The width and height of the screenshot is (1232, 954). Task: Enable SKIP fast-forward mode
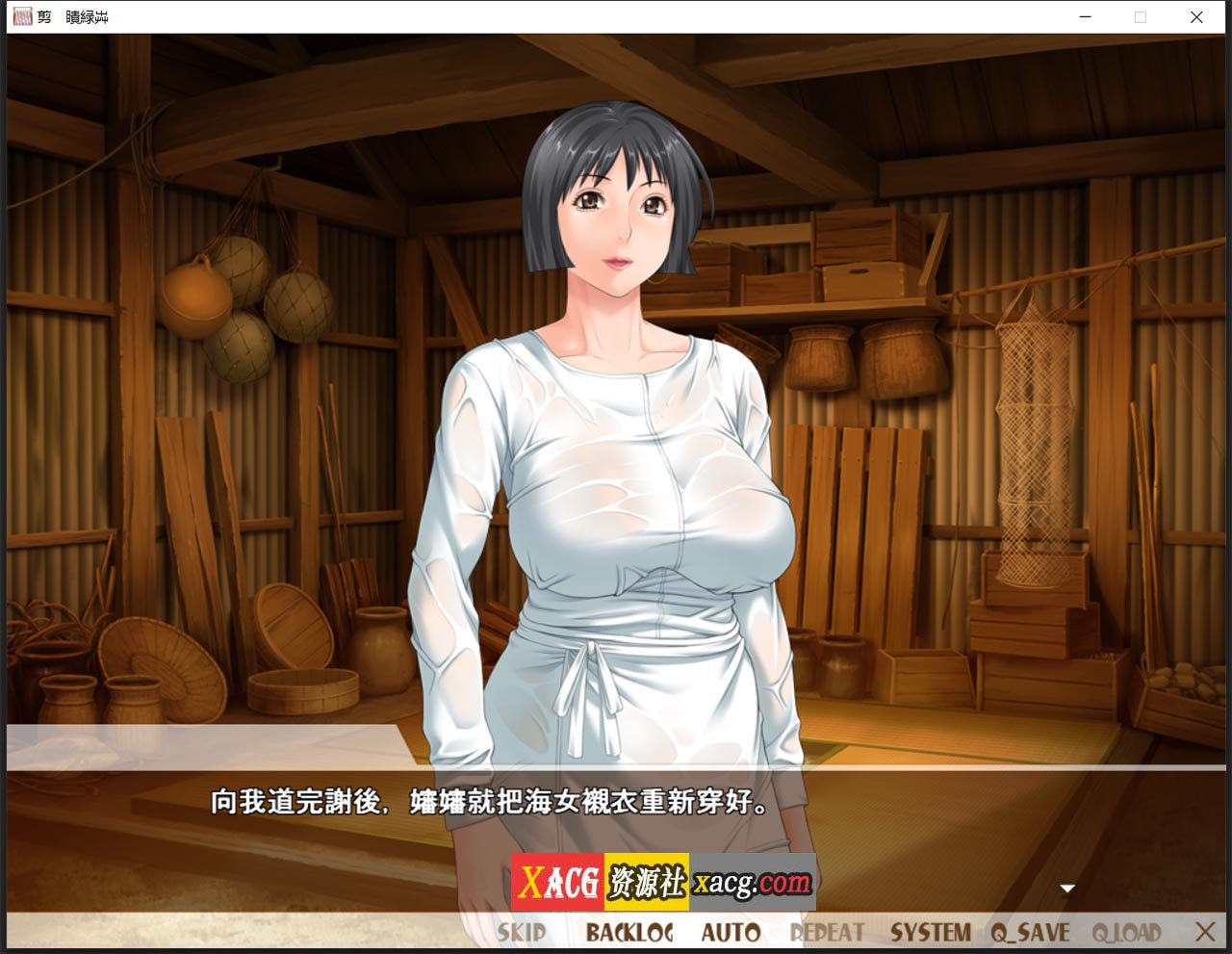pyautogui.click(x=520, y=932)
